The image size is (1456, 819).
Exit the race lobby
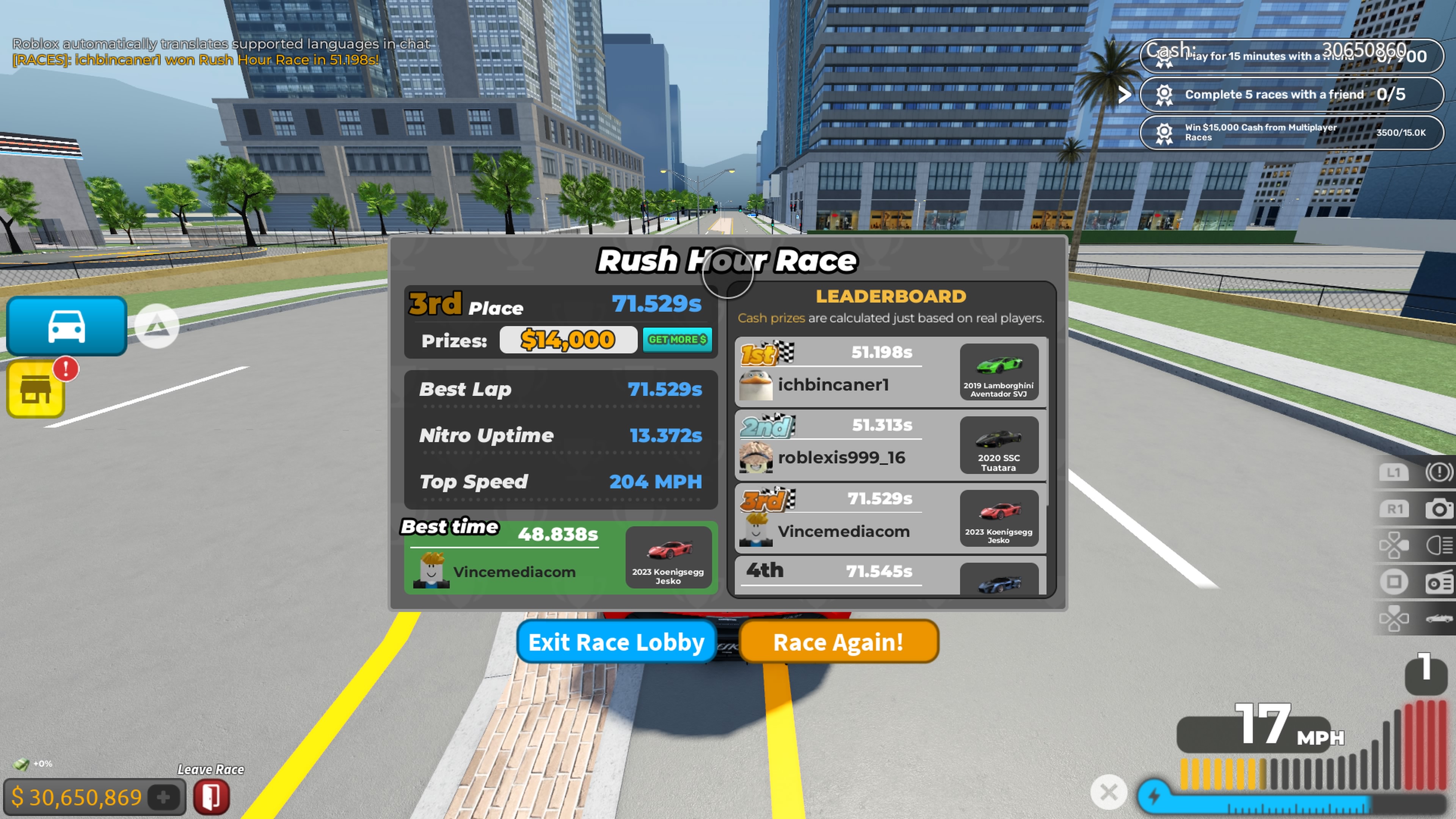coord(616,642)
